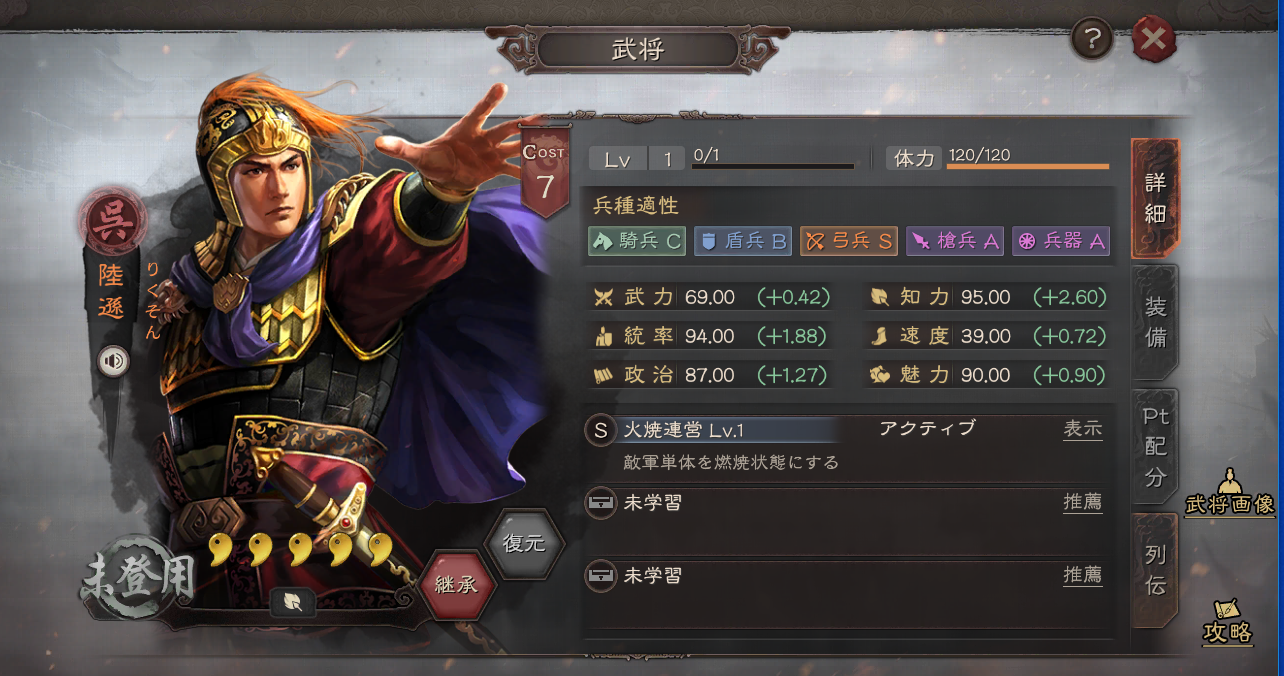
Task: Open the question mark help button
Action: (1092, 39)
